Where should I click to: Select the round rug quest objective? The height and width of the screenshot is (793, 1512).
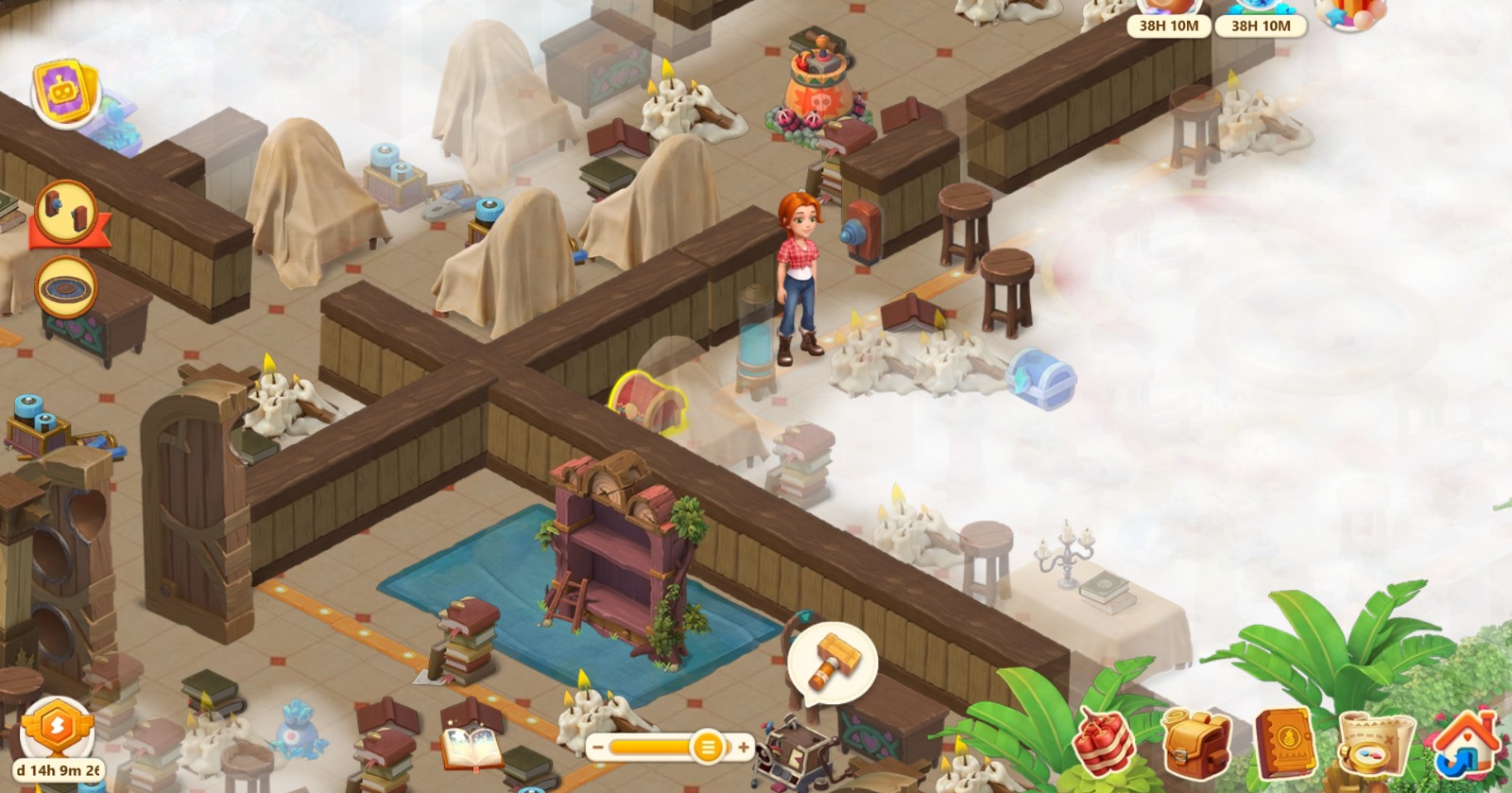[x=66, y=286]
